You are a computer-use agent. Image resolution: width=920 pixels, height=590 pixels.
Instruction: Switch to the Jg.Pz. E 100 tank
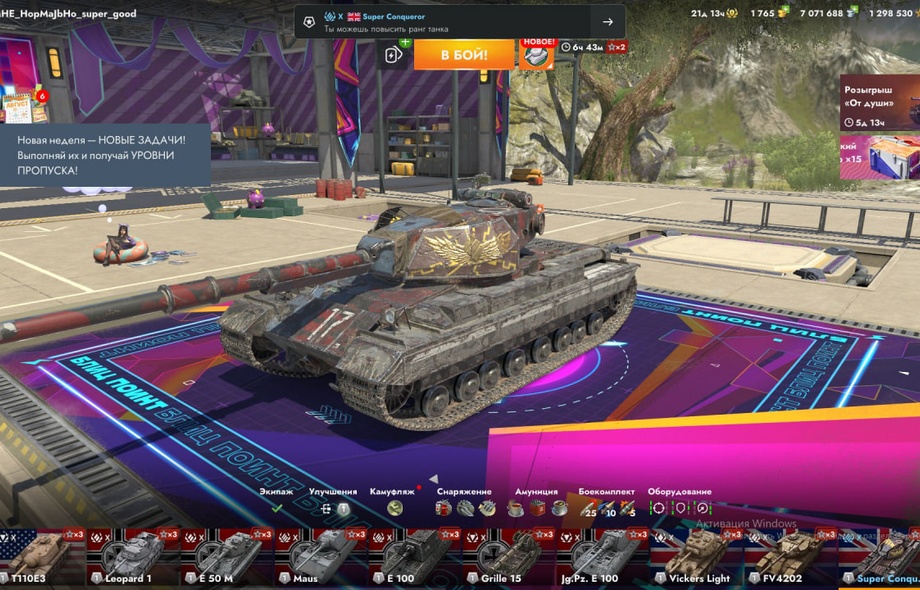click(604, 558)
